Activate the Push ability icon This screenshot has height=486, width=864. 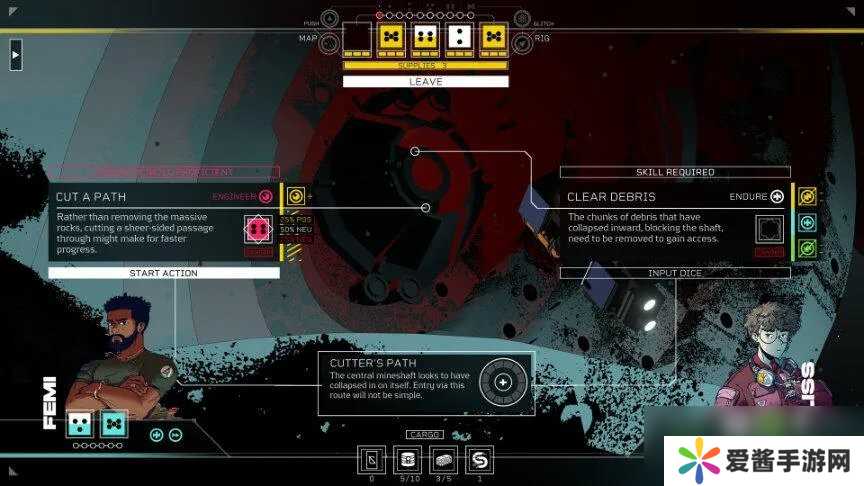pos(330,20)
